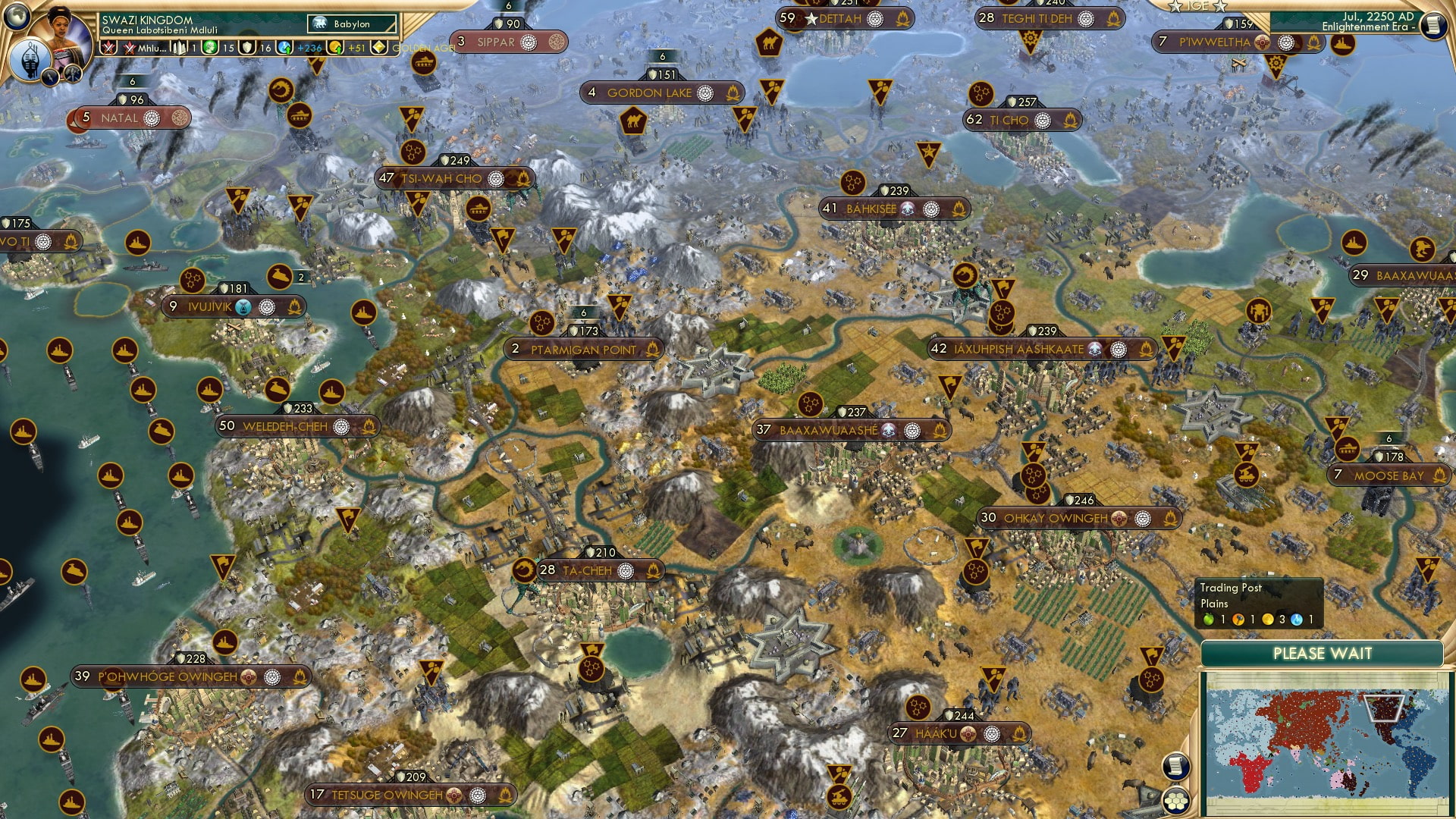Click the PLEASE WAIT banner
Screen dimensions: 1456x819
1325,653
